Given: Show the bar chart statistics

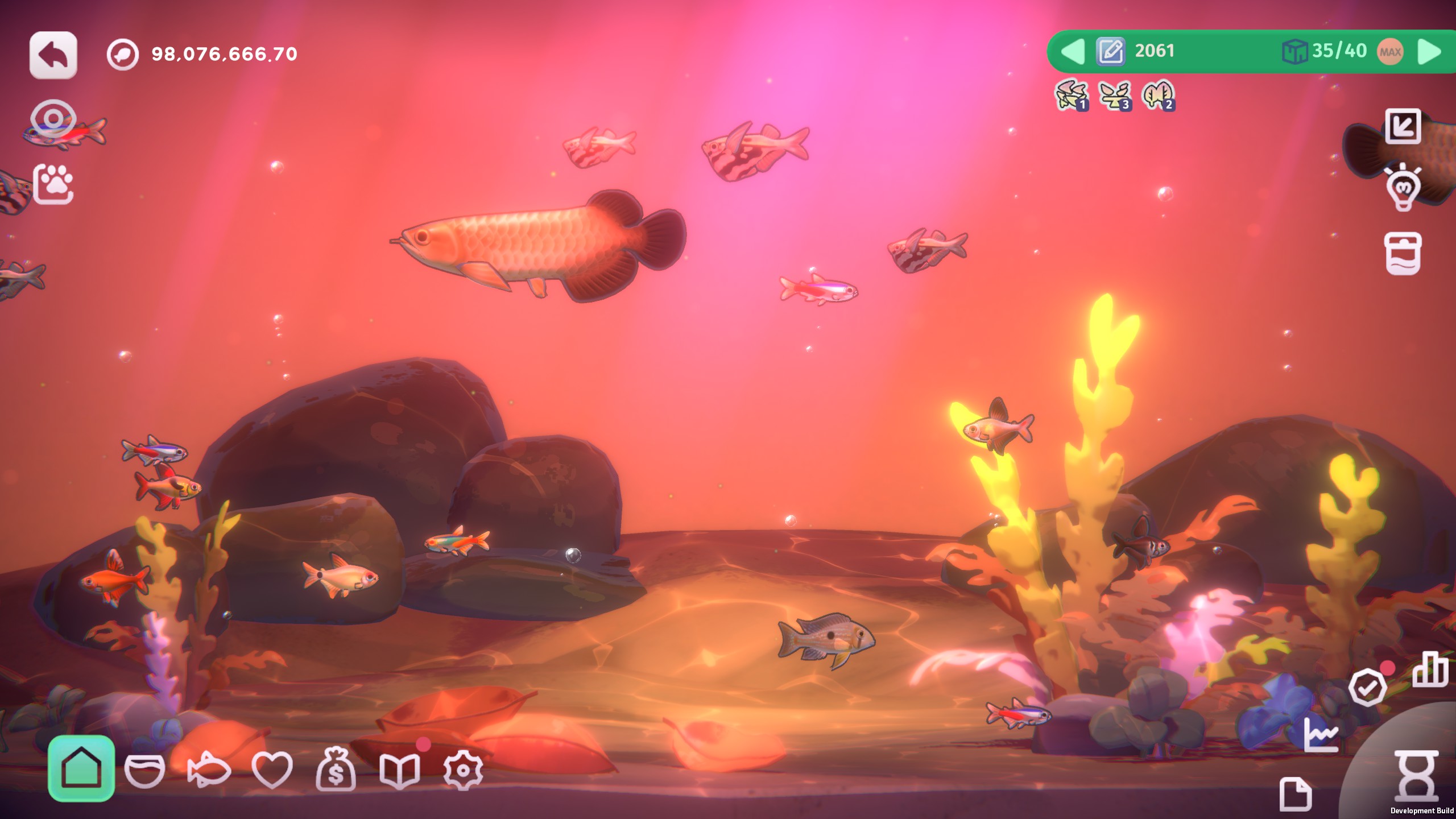Looking at the screenshot, I should 1430,669.
